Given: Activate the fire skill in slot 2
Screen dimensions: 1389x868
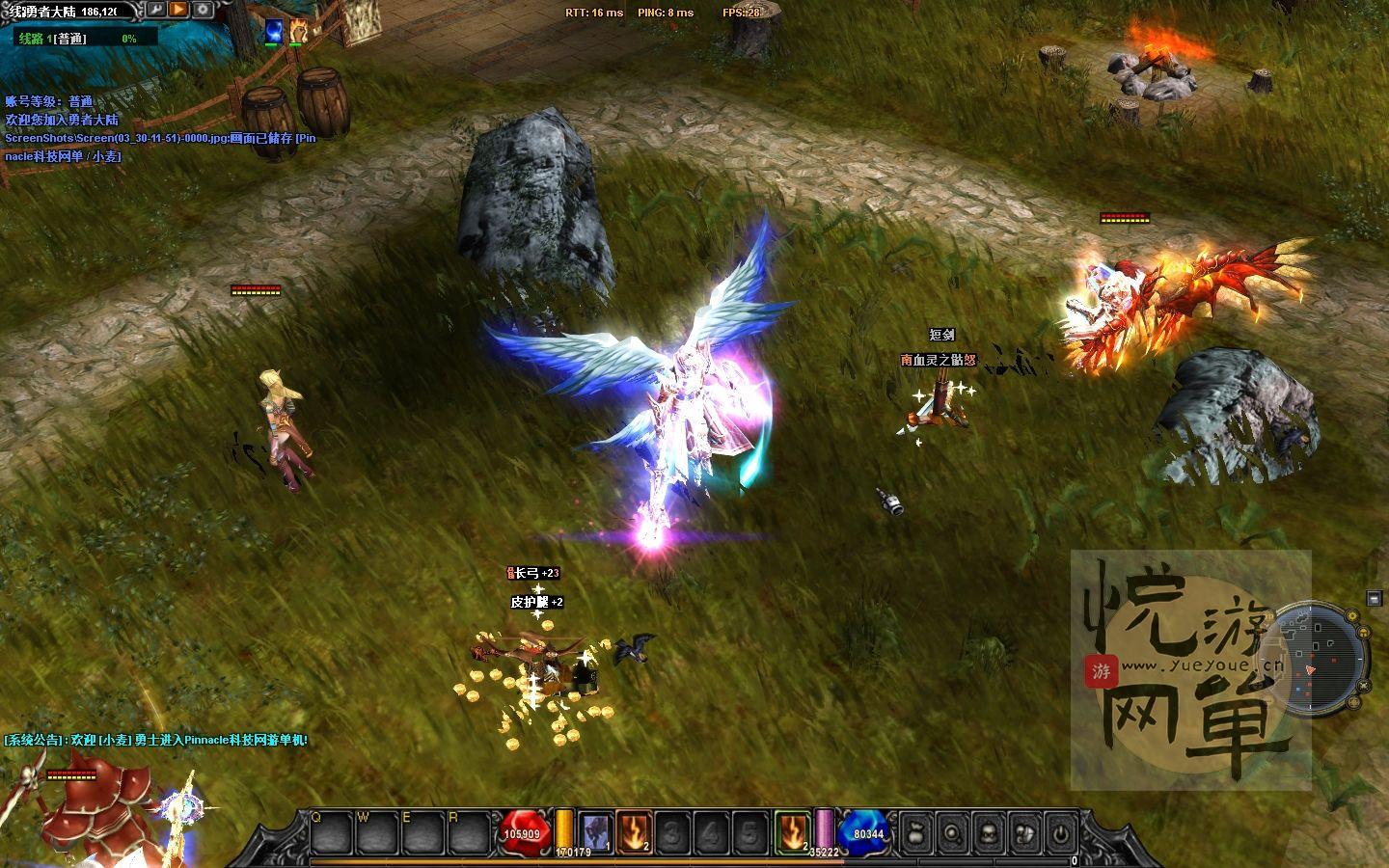Looking at the screenshot, I should (x=633, y=831).
